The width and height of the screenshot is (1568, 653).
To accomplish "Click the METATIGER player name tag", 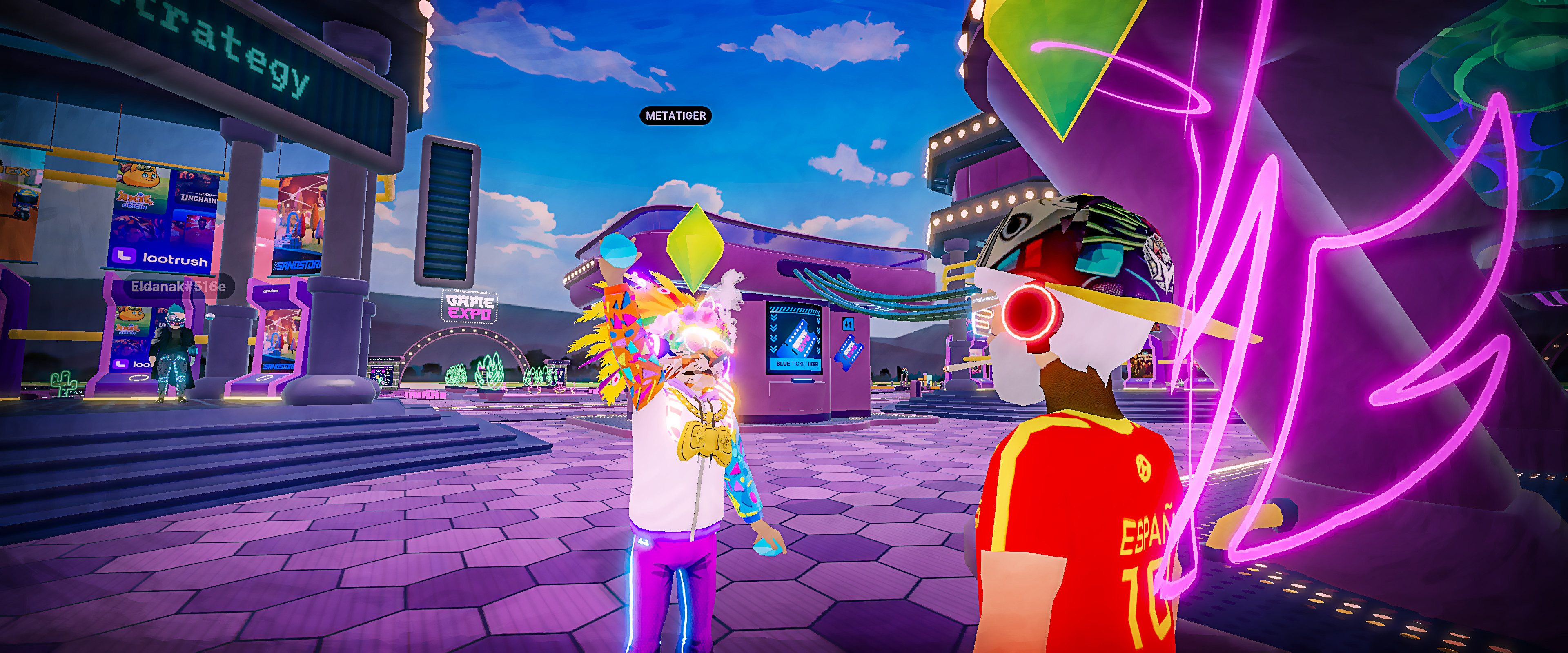I will 675,115.
